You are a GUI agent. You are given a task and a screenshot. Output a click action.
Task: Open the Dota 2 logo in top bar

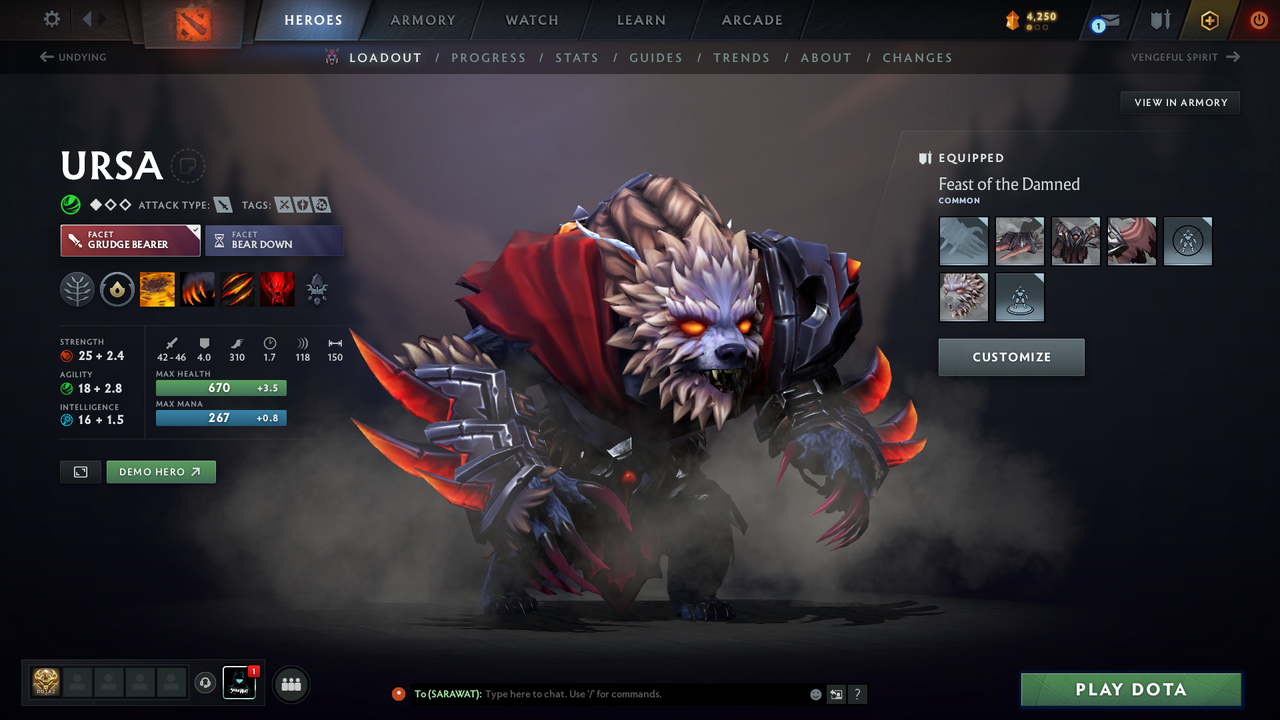(193, 24)
